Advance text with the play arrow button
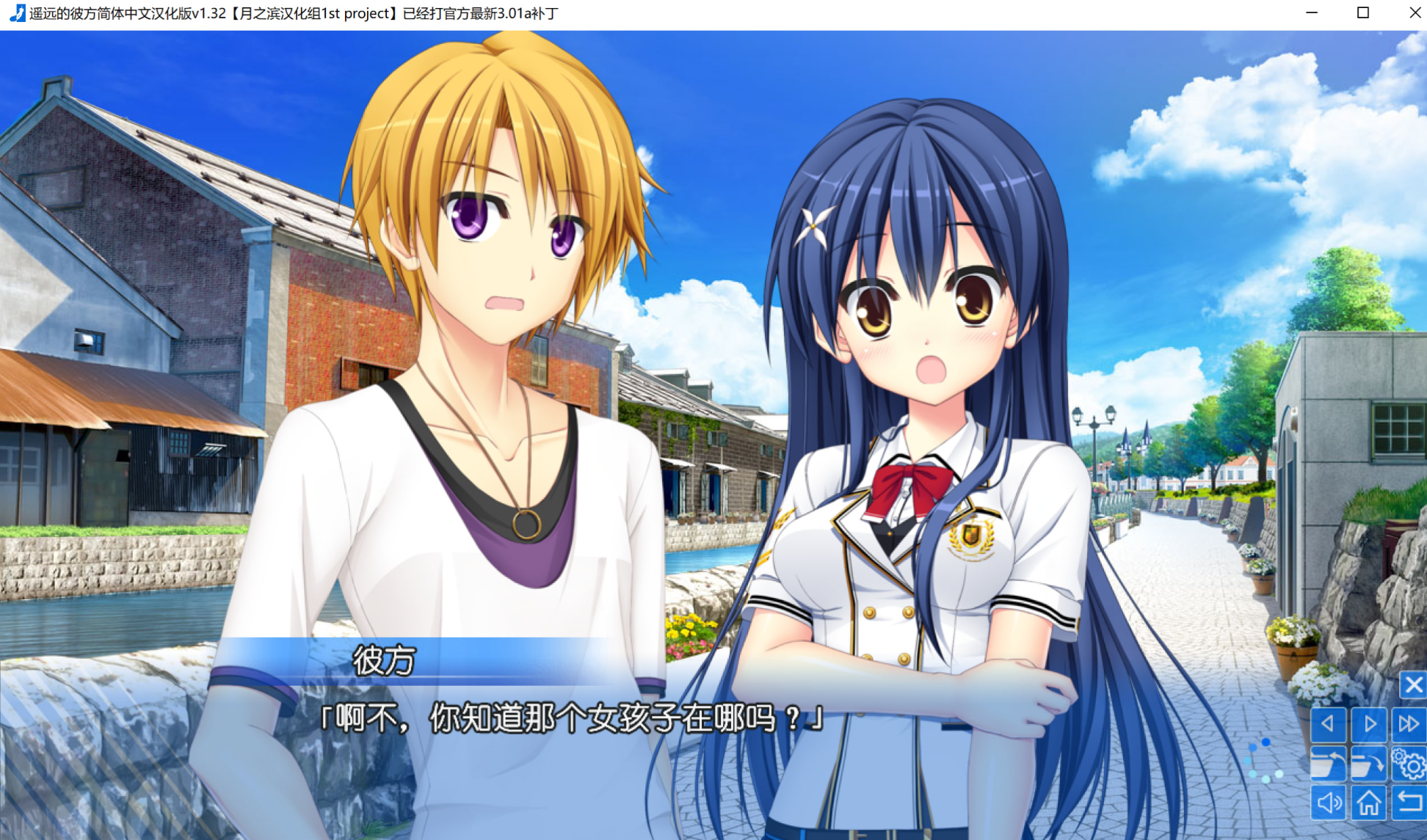The image size is (1427, 840). tap(1370, 724)
